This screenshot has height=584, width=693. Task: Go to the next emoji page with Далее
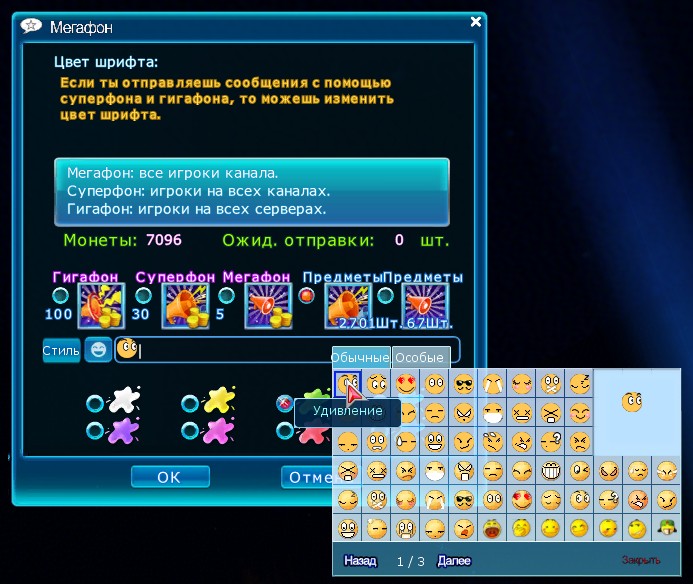click(453, 561)
